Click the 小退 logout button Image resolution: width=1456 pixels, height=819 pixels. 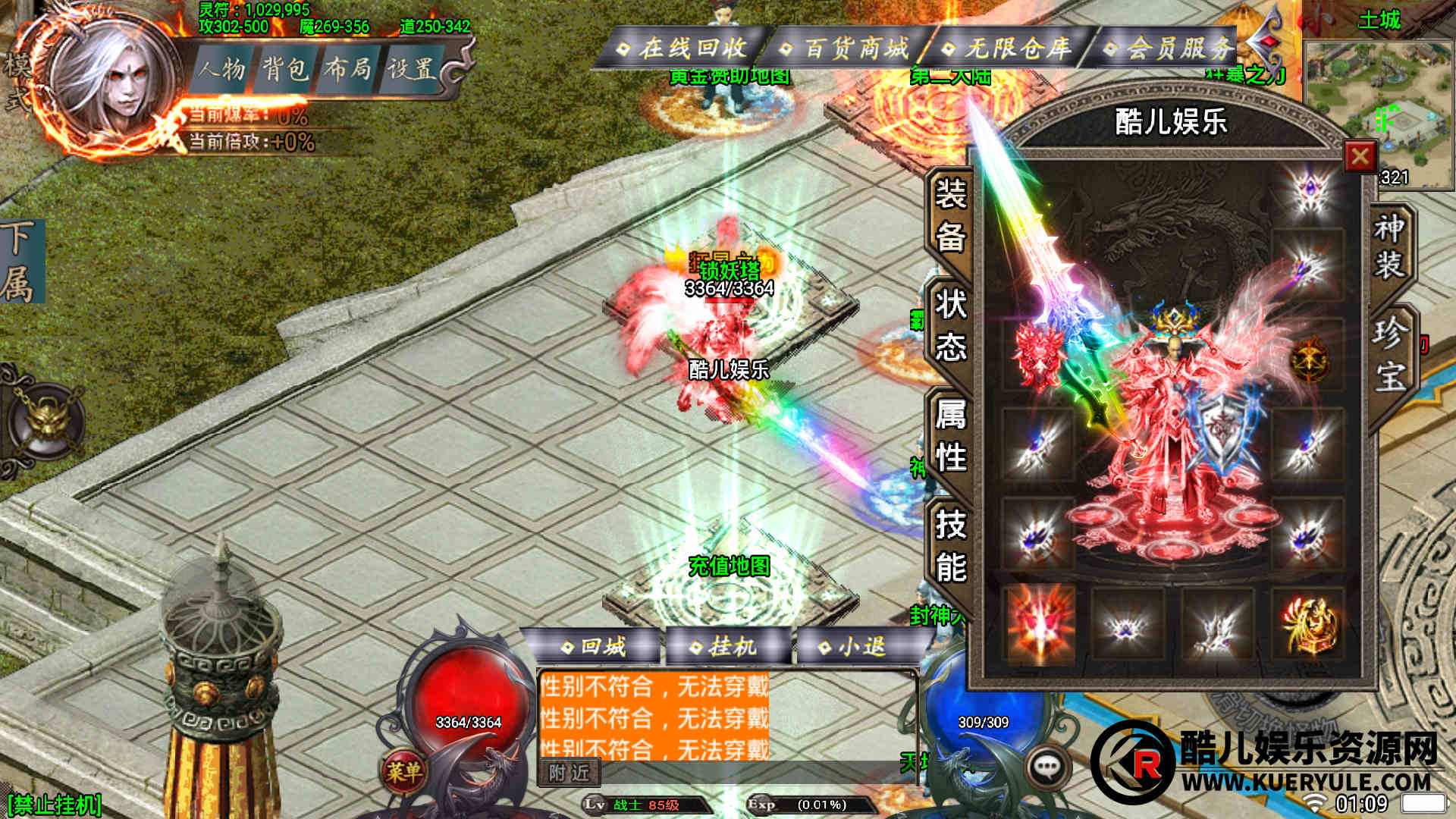[854, 647]
